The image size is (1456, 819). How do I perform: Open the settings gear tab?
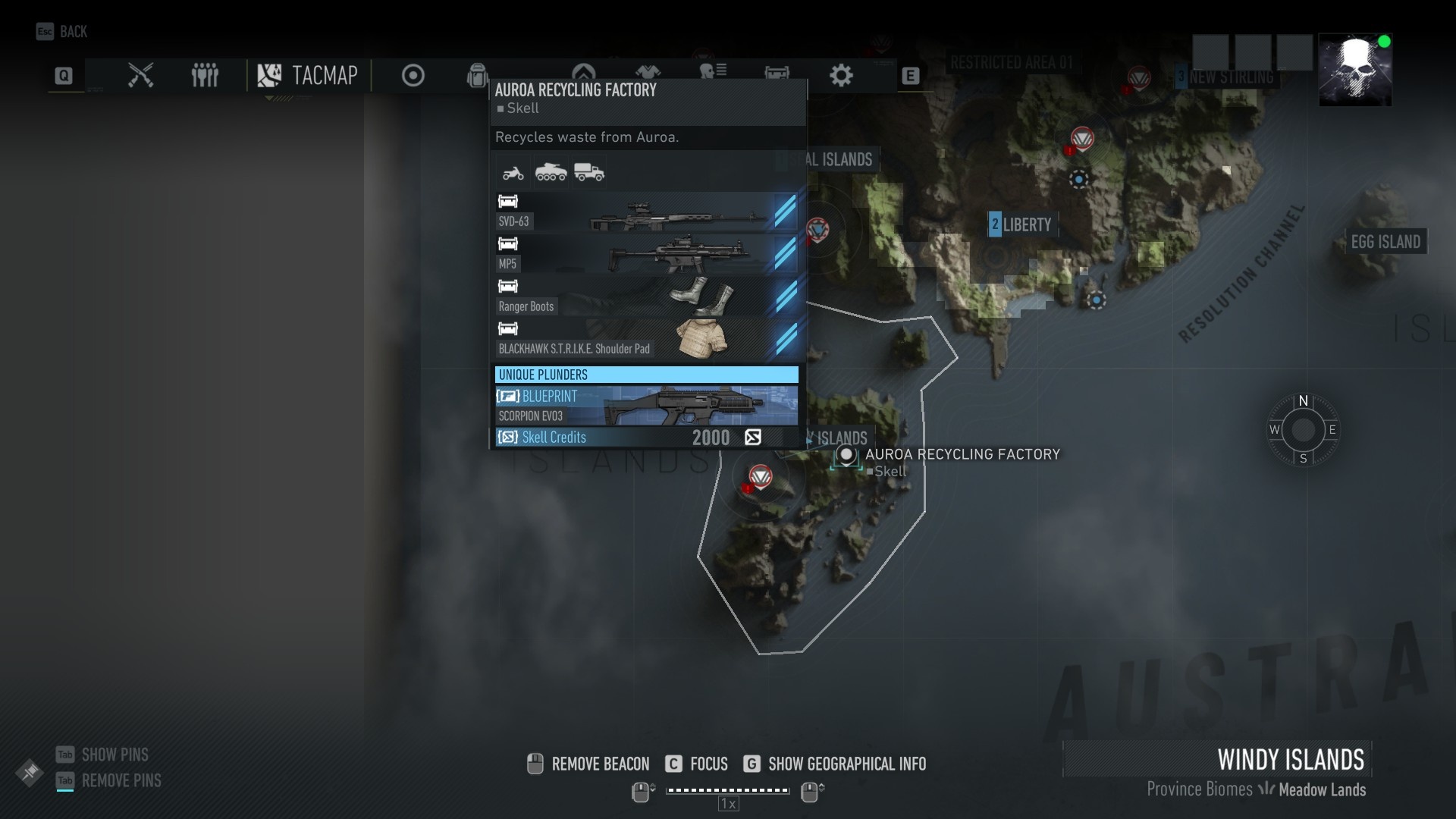841,75
